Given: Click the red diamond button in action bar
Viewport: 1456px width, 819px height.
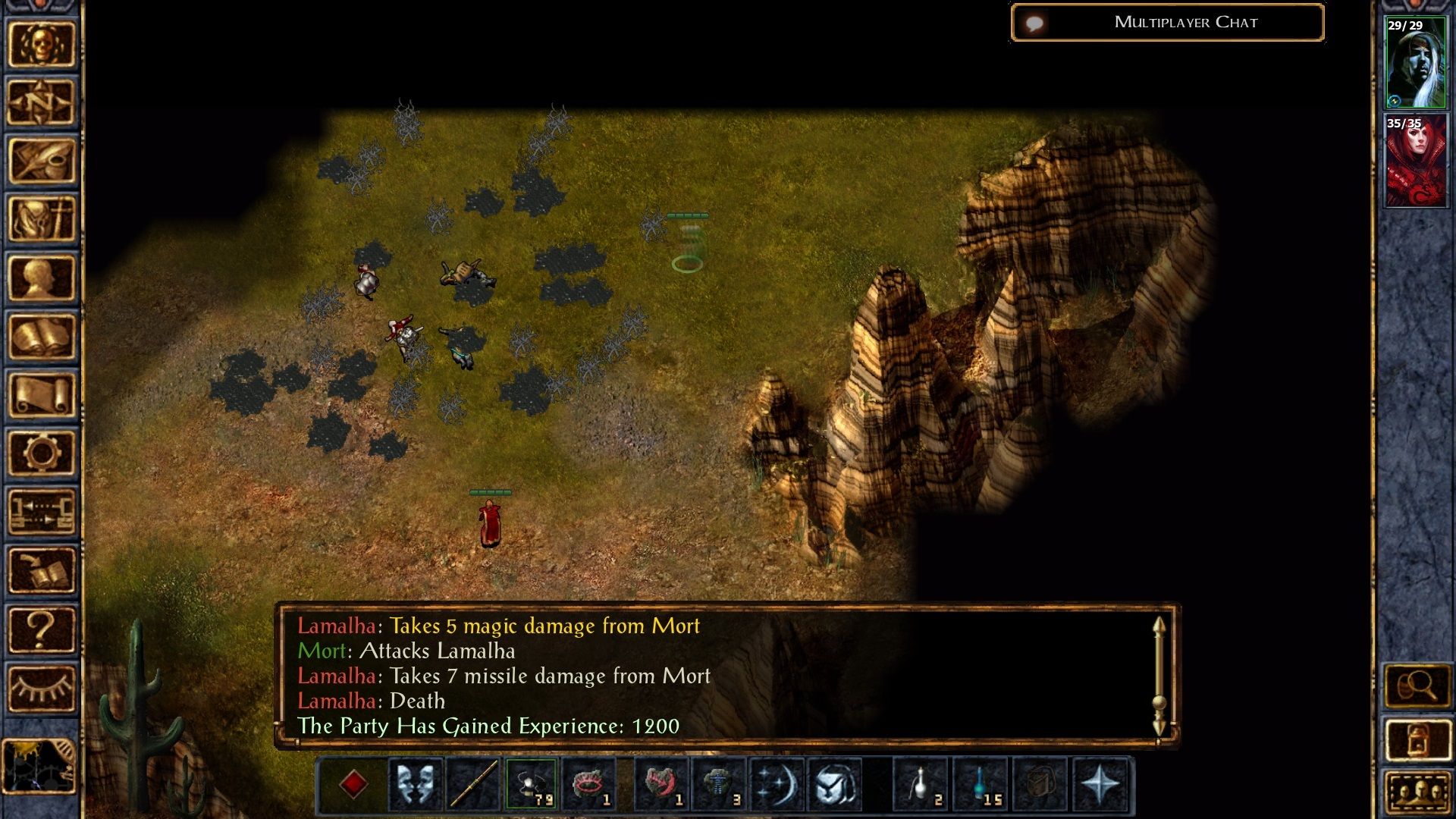Looking at the screenshot, I should pyautogui.click(x=353, y=784).
